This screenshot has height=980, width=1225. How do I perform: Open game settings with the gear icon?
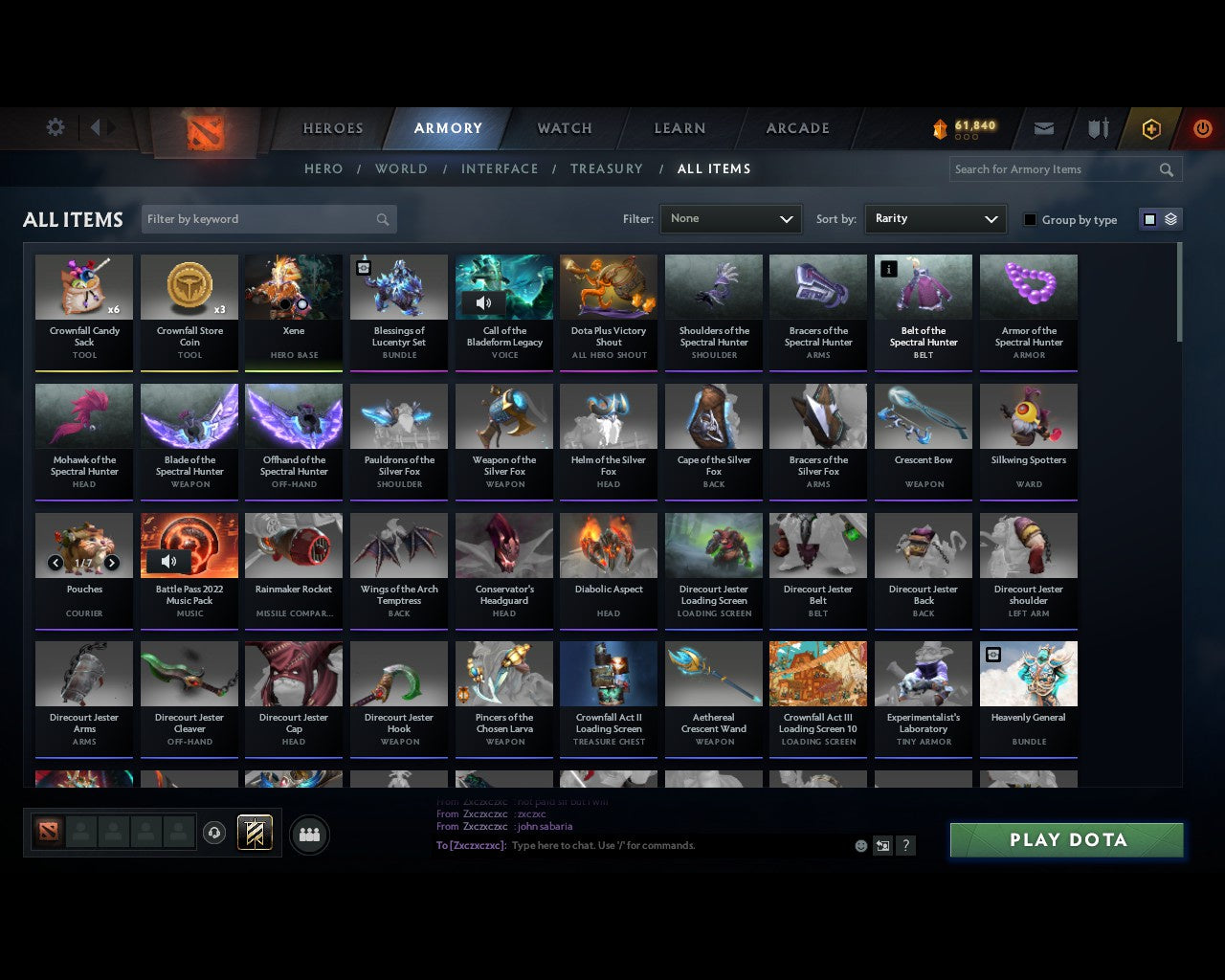(x=55, y=127)
